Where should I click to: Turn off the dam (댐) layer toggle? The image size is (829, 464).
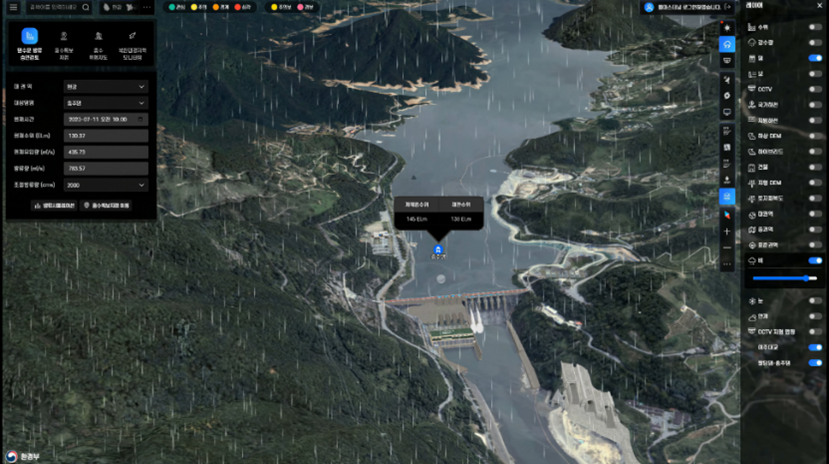pos(815,58)
